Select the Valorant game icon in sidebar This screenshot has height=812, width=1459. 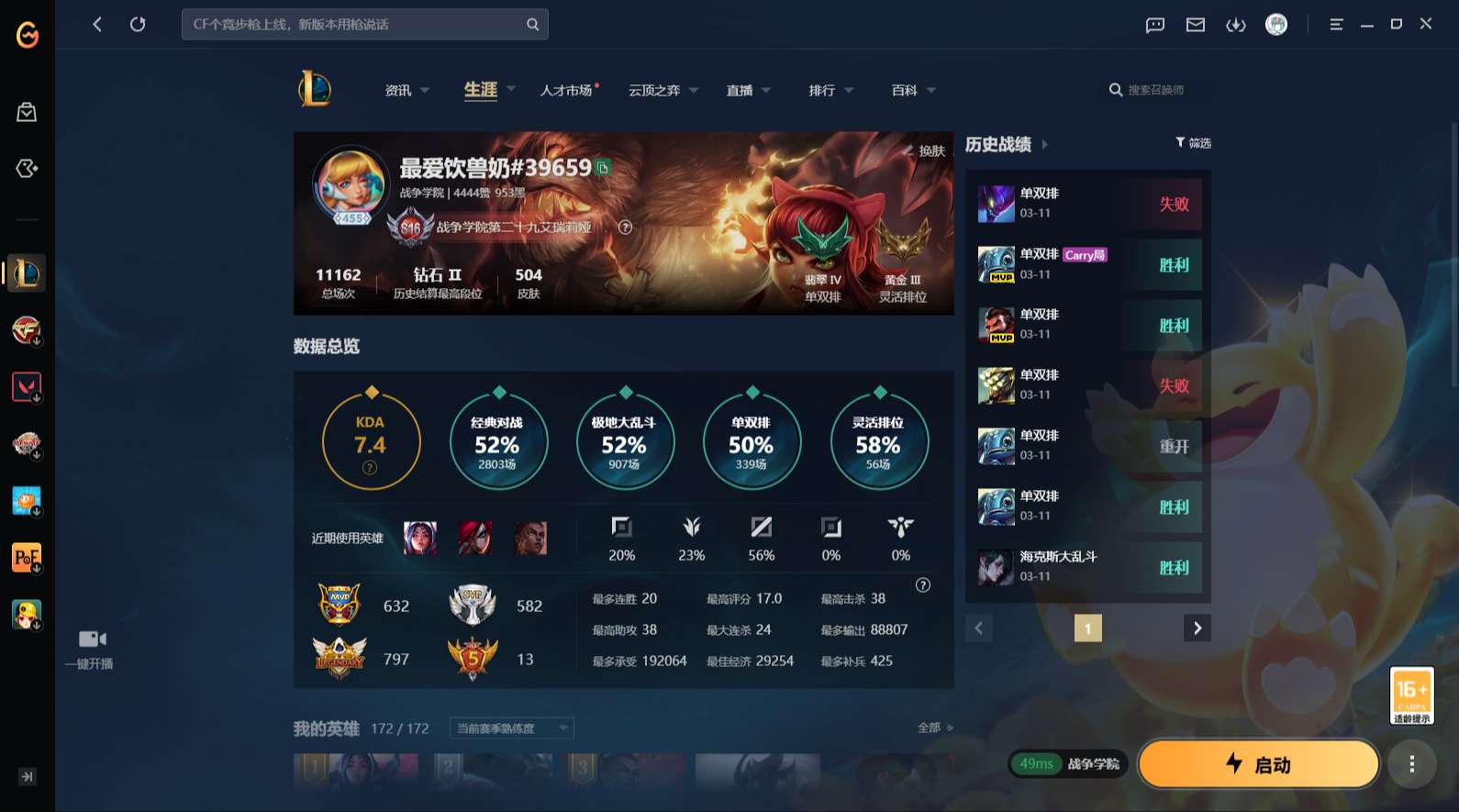pyautogui.click(x=25, y=386)
